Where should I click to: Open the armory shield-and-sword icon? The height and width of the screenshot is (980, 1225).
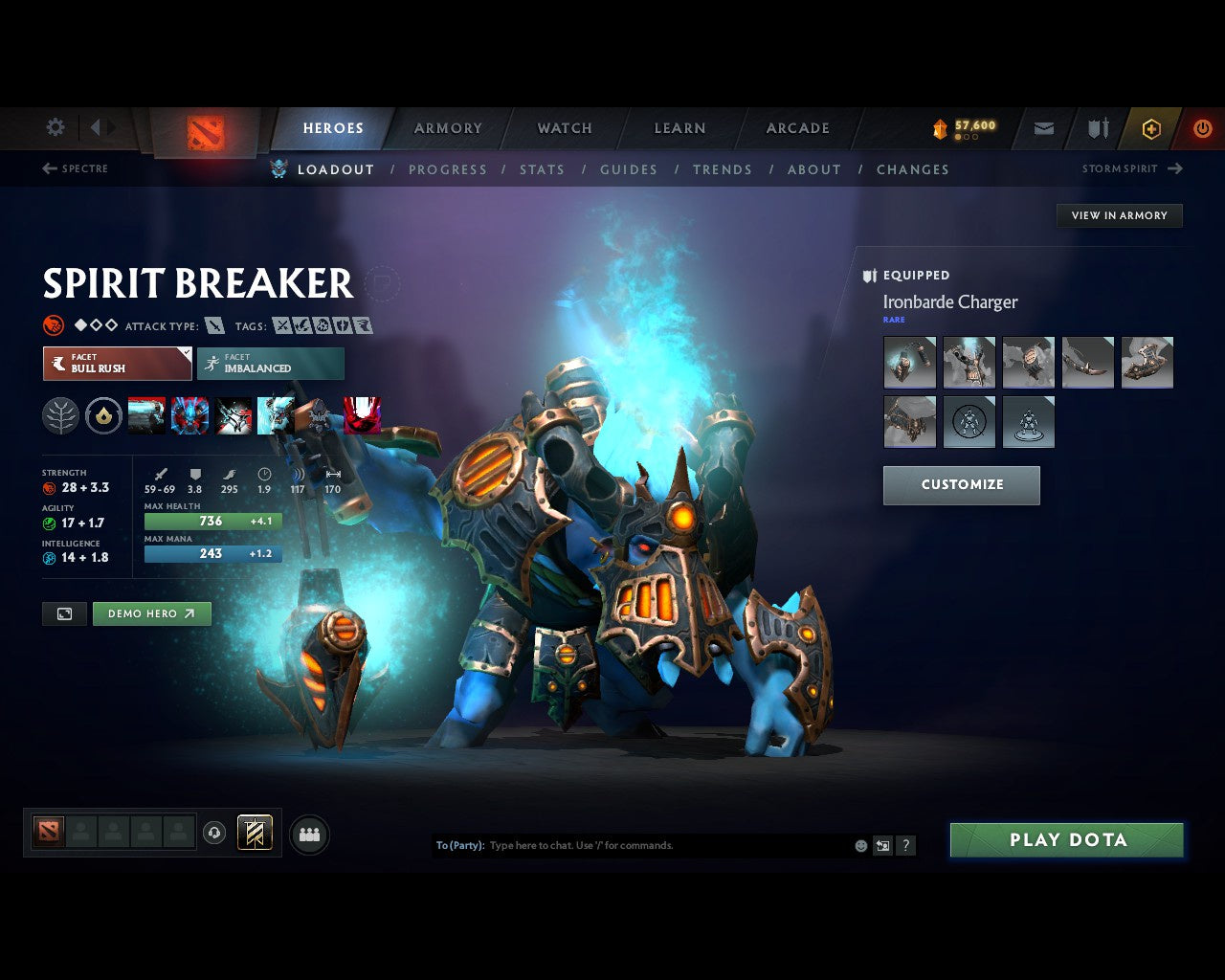[x=1097, y=127]
